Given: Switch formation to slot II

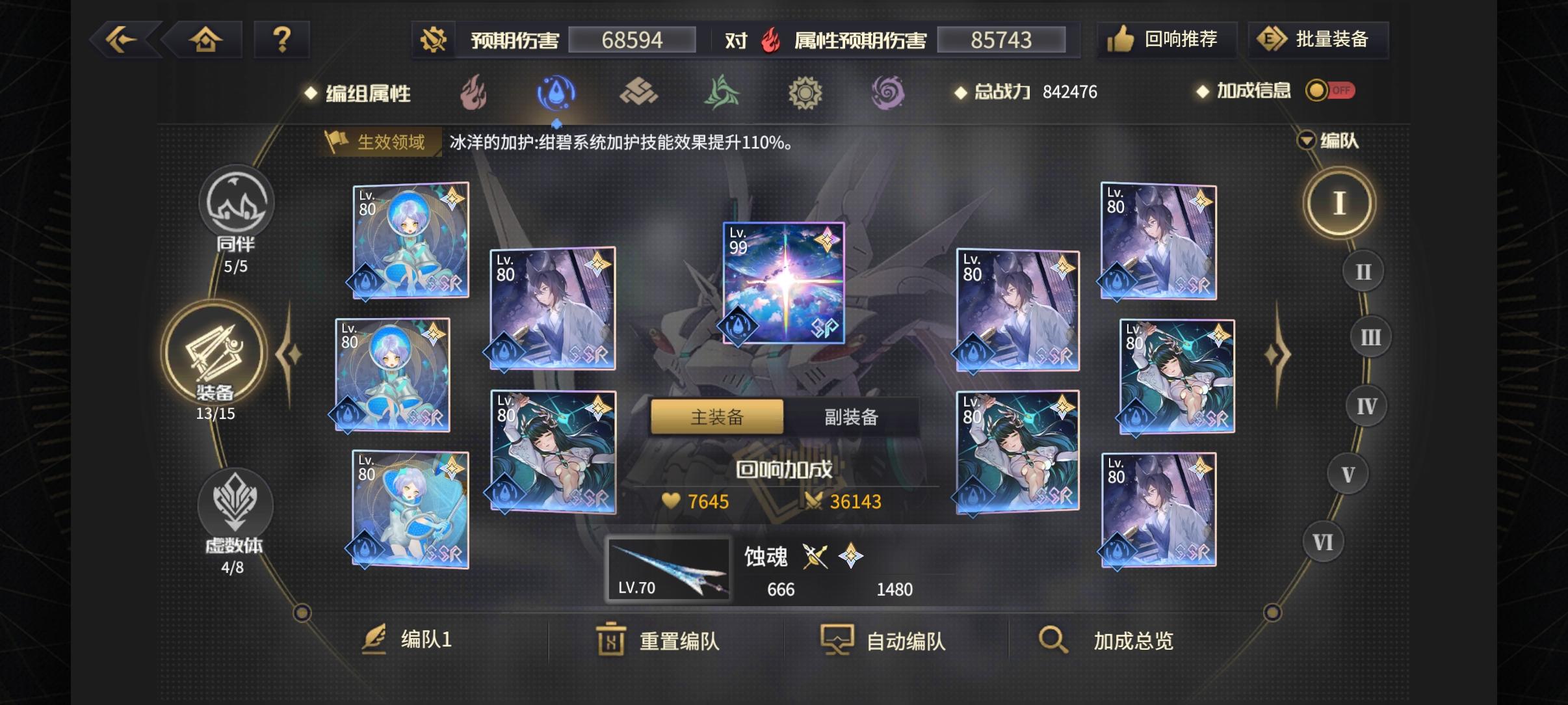Looking at the screenshot, I should click(x=1364, y=271).
